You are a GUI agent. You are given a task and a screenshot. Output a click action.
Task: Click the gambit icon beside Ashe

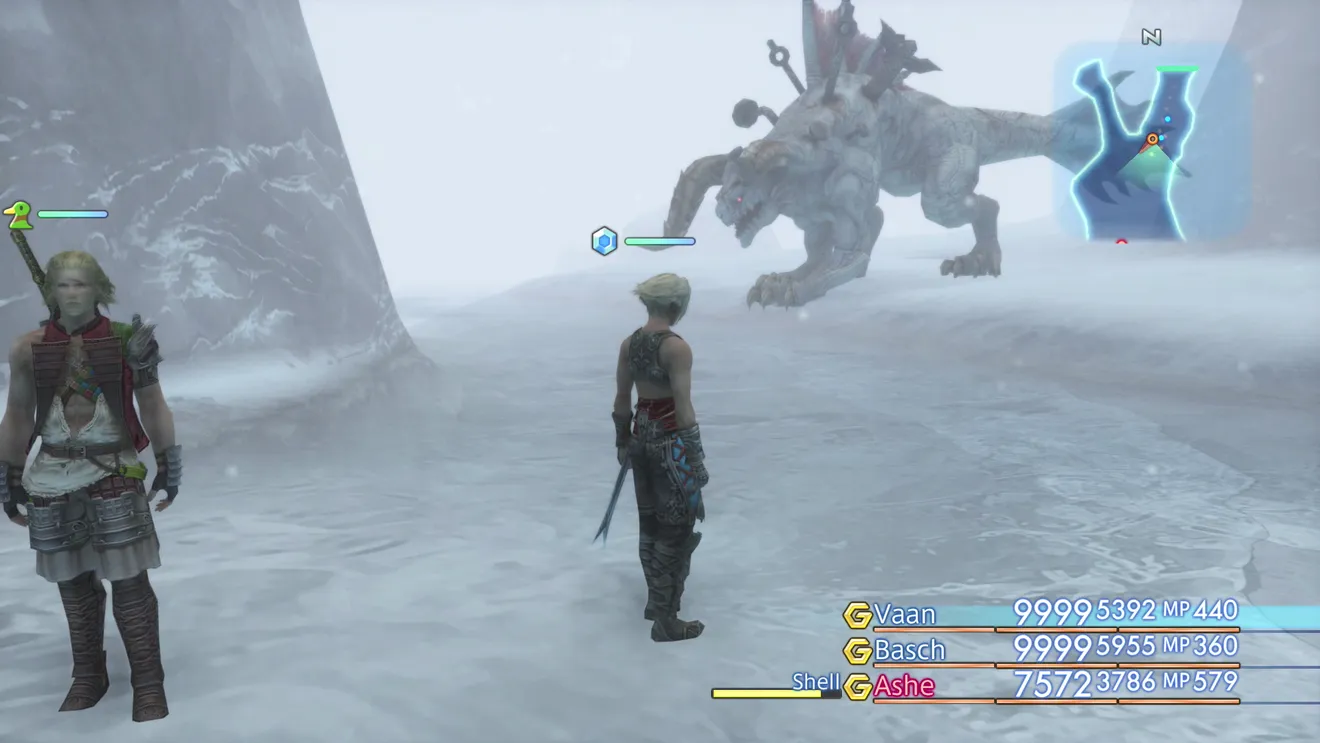coord(857,687)
